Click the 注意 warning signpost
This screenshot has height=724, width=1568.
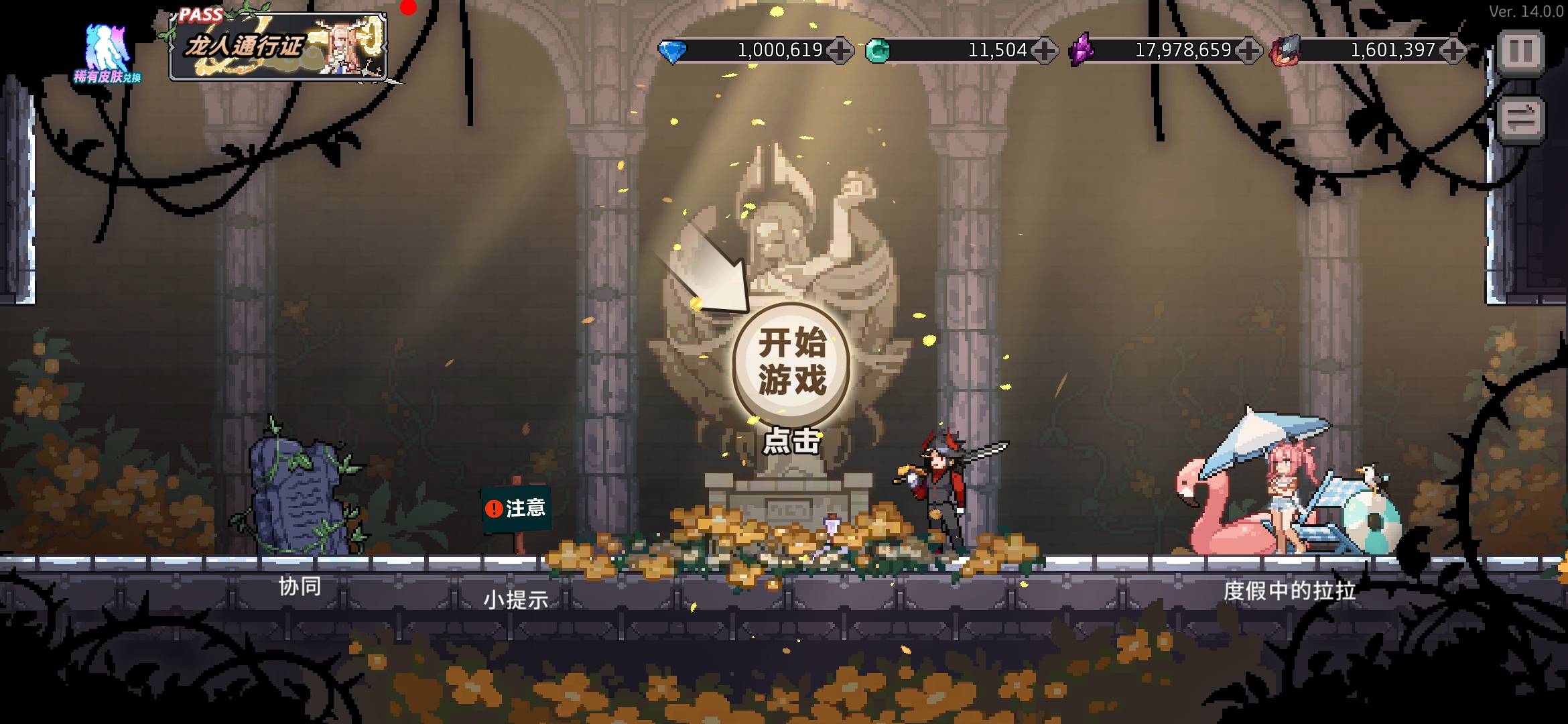point(516,509)
